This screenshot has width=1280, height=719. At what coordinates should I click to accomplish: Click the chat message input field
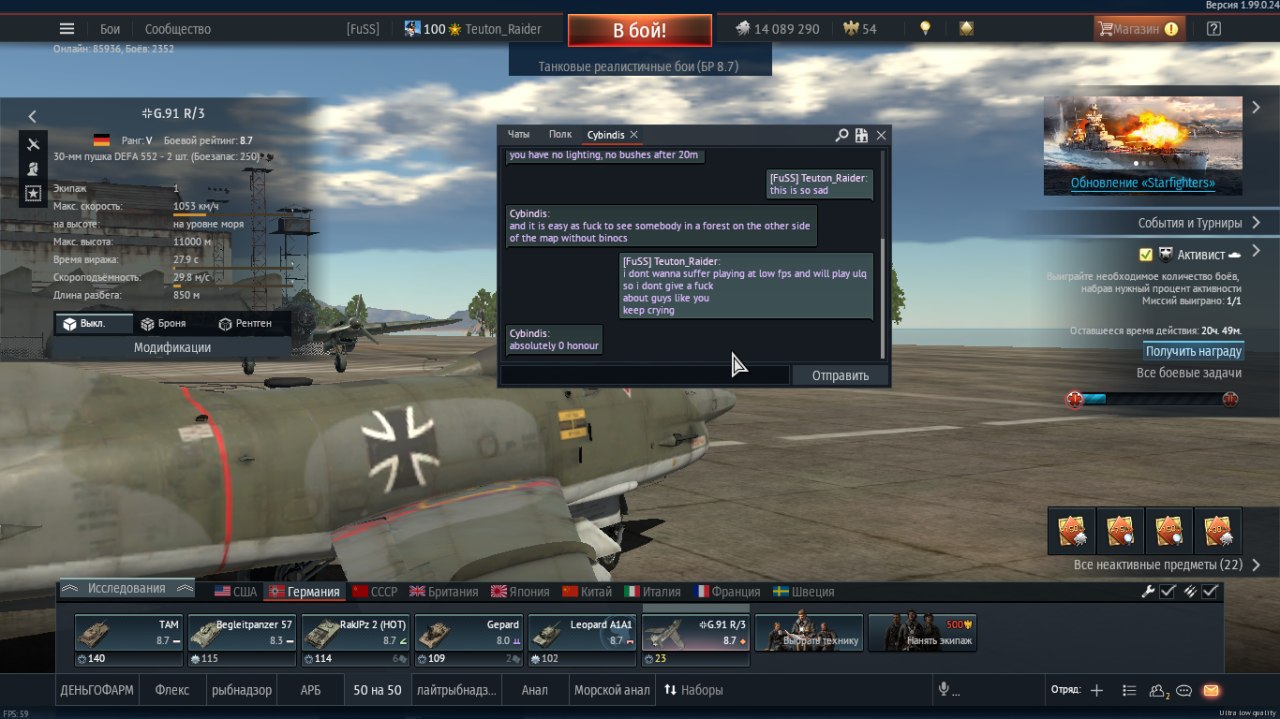tap(645, 376)
